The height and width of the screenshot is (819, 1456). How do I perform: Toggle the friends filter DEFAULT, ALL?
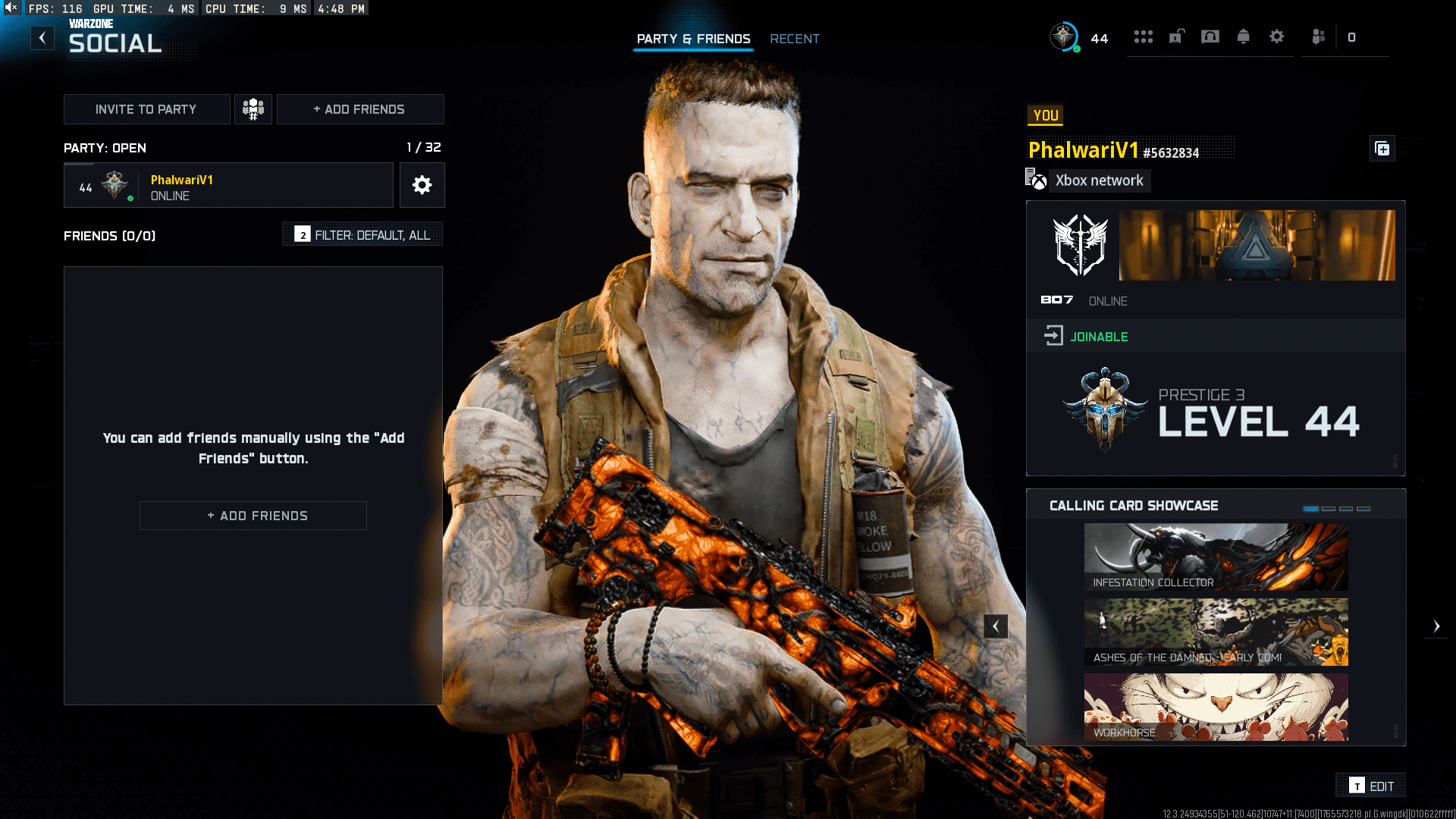tap(362, 234)
